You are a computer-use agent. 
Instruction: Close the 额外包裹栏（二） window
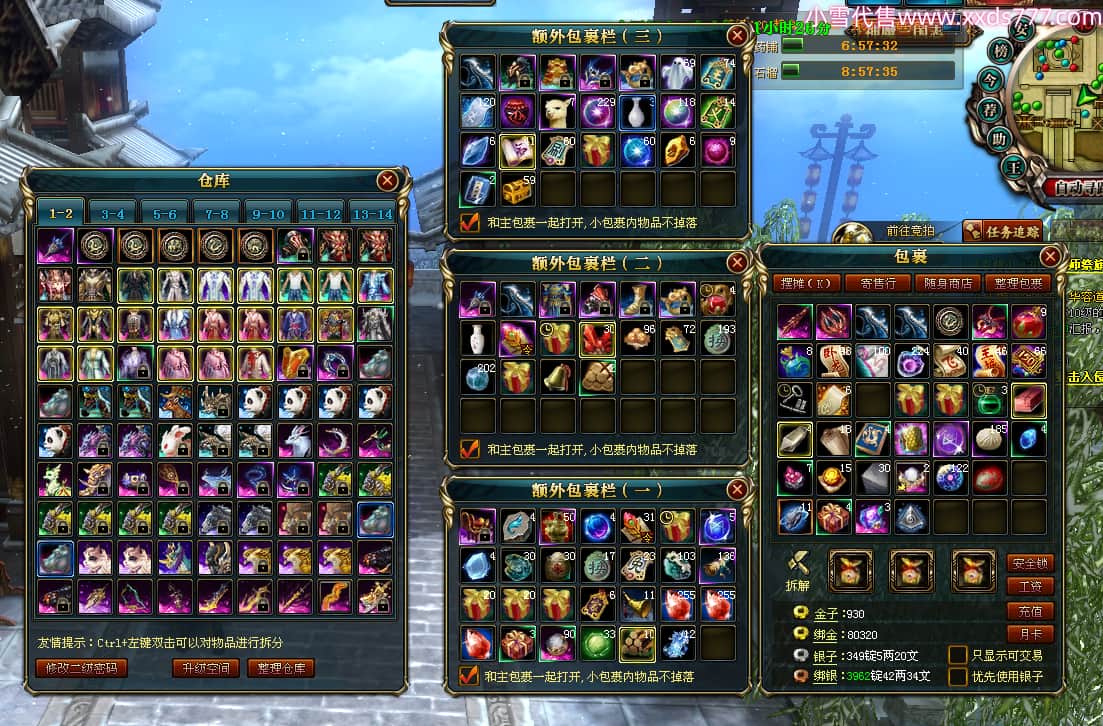click(737, 263)
